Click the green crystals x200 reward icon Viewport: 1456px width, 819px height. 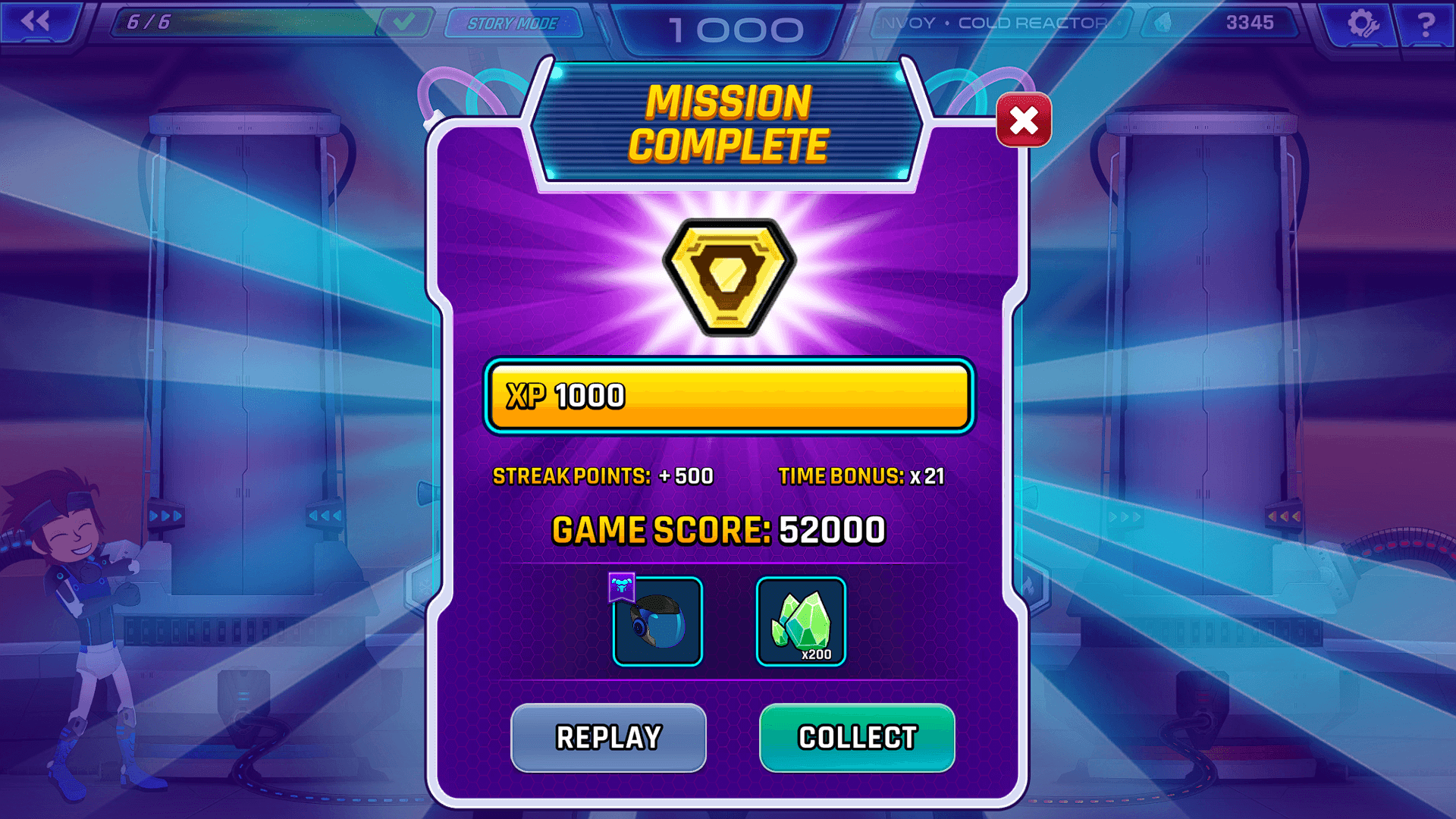point(801,622)
